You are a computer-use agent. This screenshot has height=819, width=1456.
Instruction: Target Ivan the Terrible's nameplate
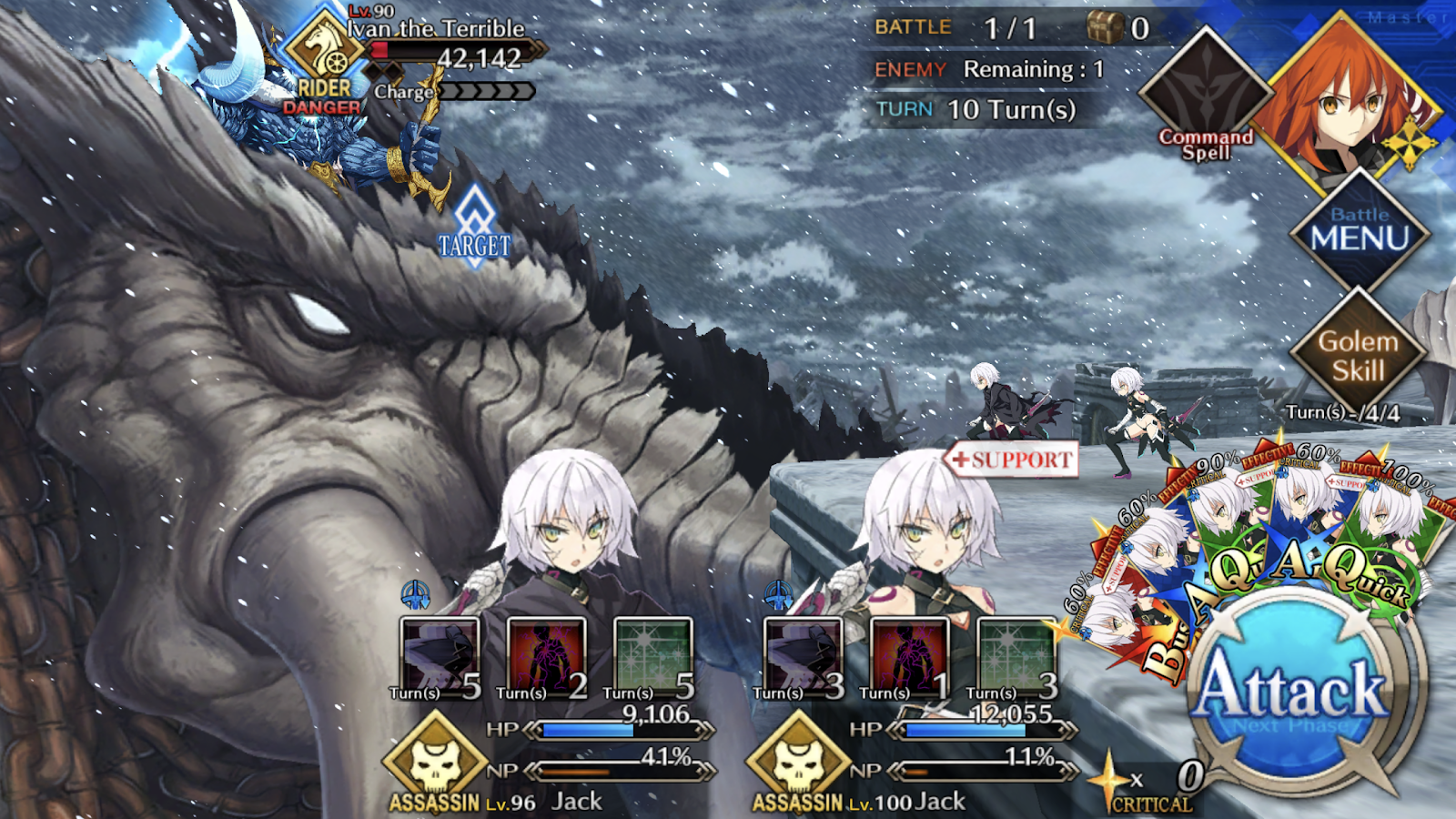[x=437, y=29]
